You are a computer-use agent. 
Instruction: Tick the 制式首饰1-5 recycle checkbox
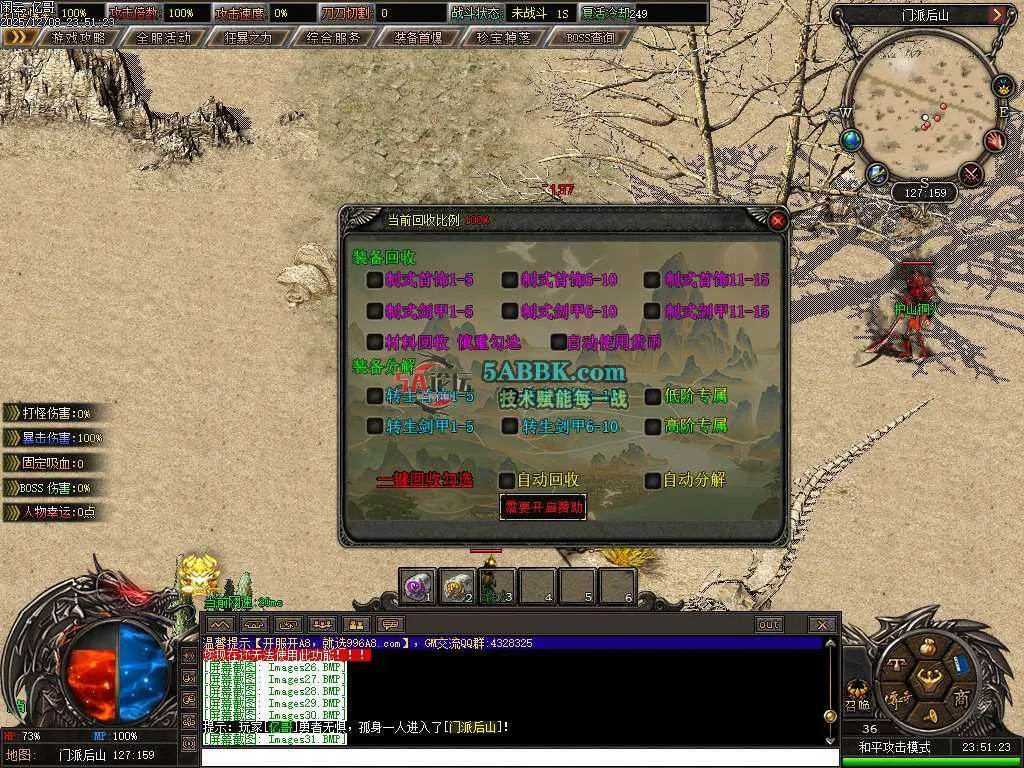click(x=375, y=280)
